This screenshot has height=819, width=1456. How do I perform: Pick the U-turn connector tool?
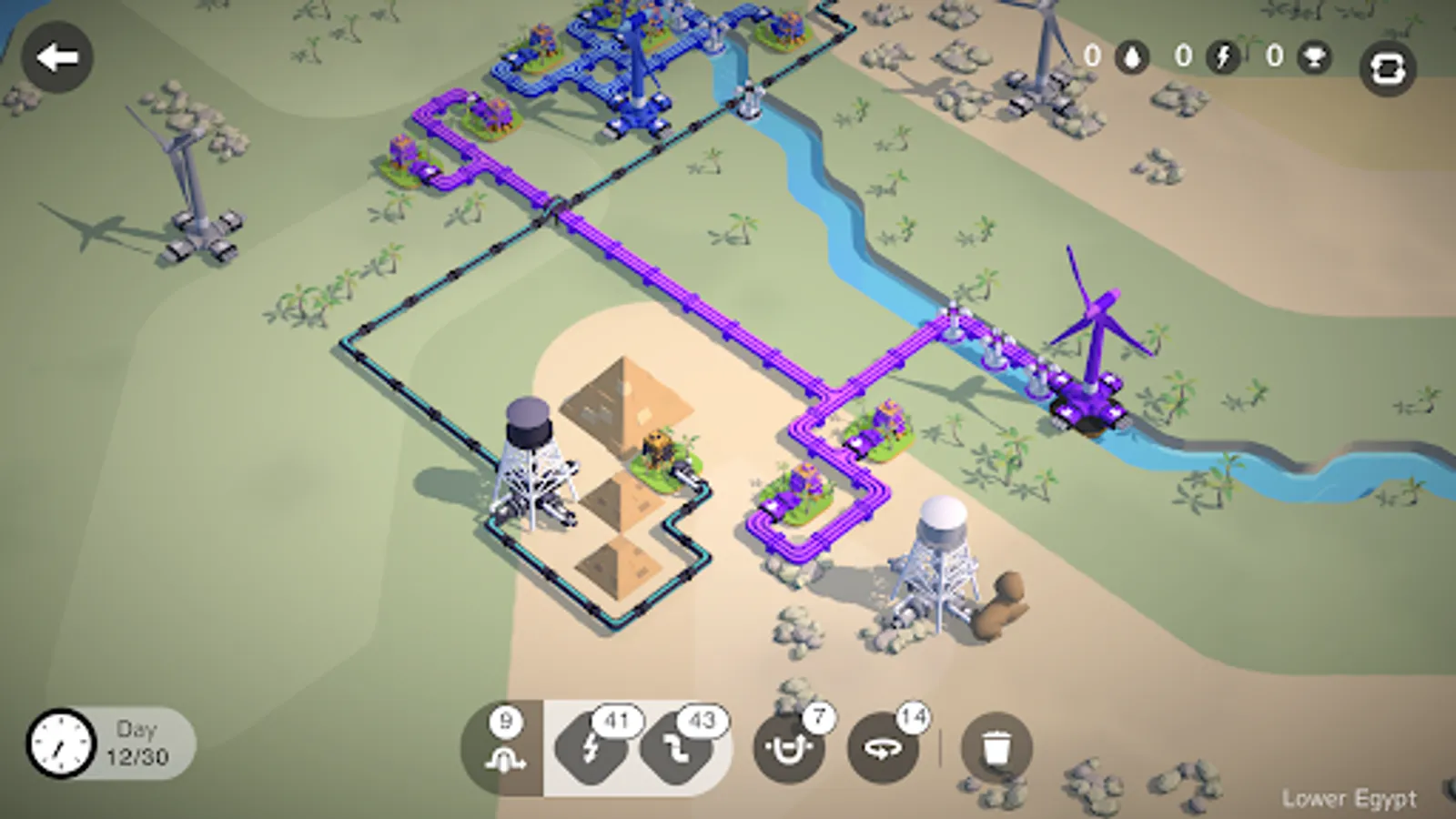coord(790,748)
